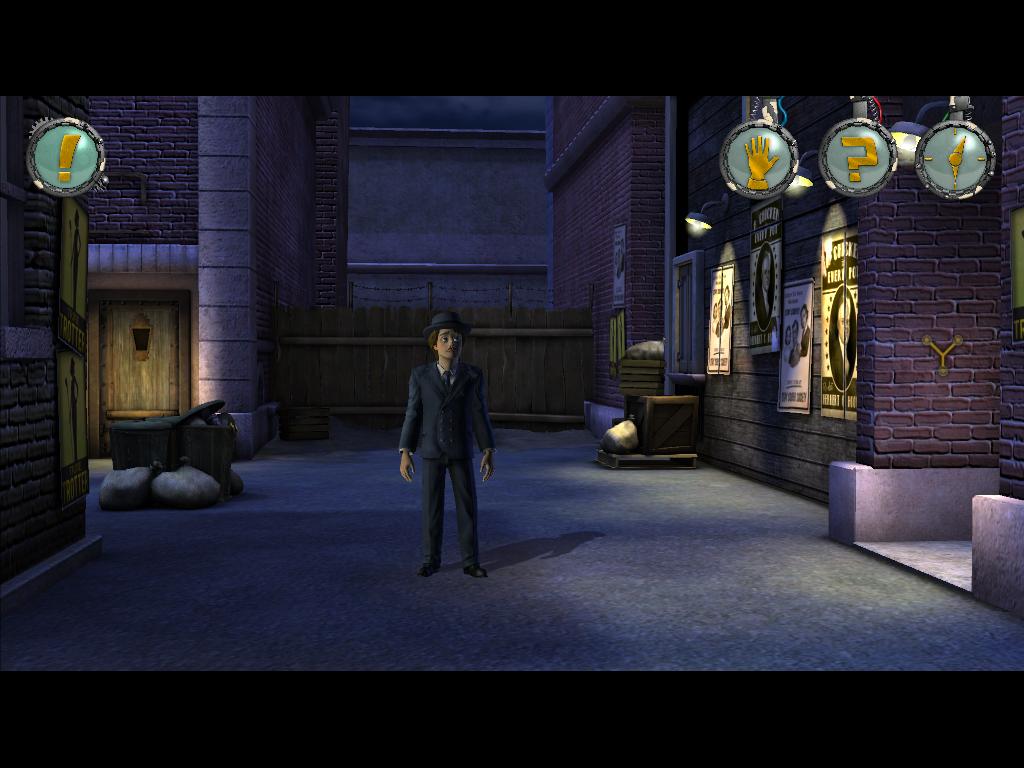
Task: Click the question mark hint icon
Action: pyautogui.click(x=857, y=158)
